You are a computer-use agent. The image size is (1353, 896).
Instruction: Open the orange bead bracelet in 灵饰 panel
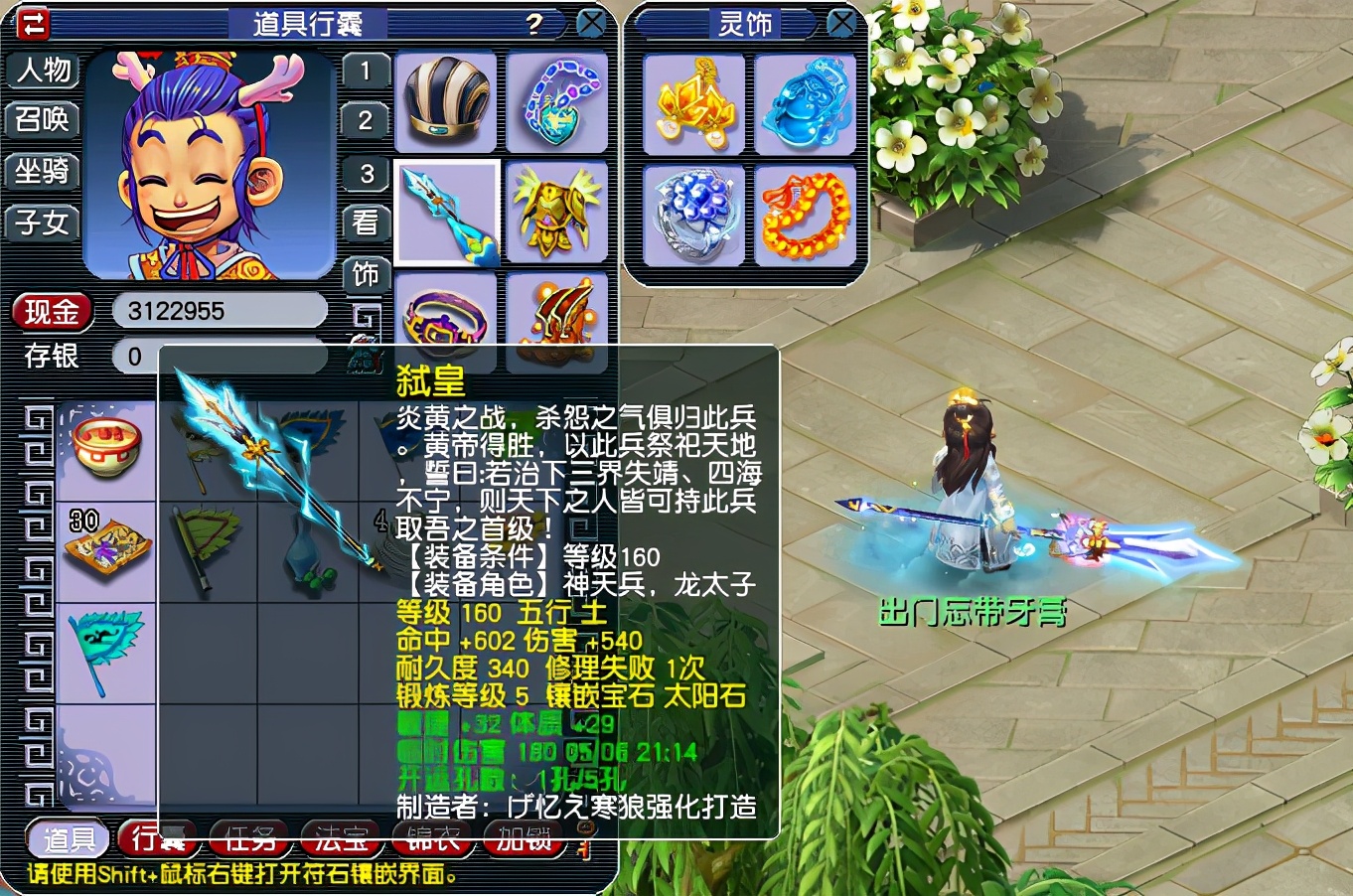(807, 215)
